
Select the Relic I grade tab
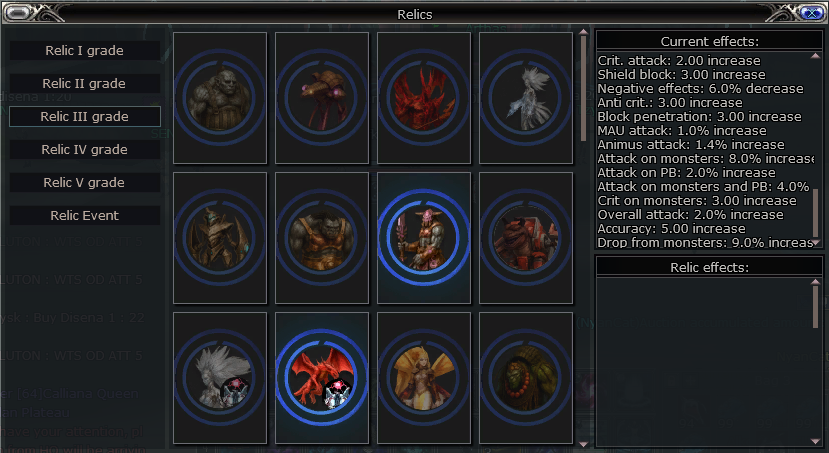pos(85,50)
